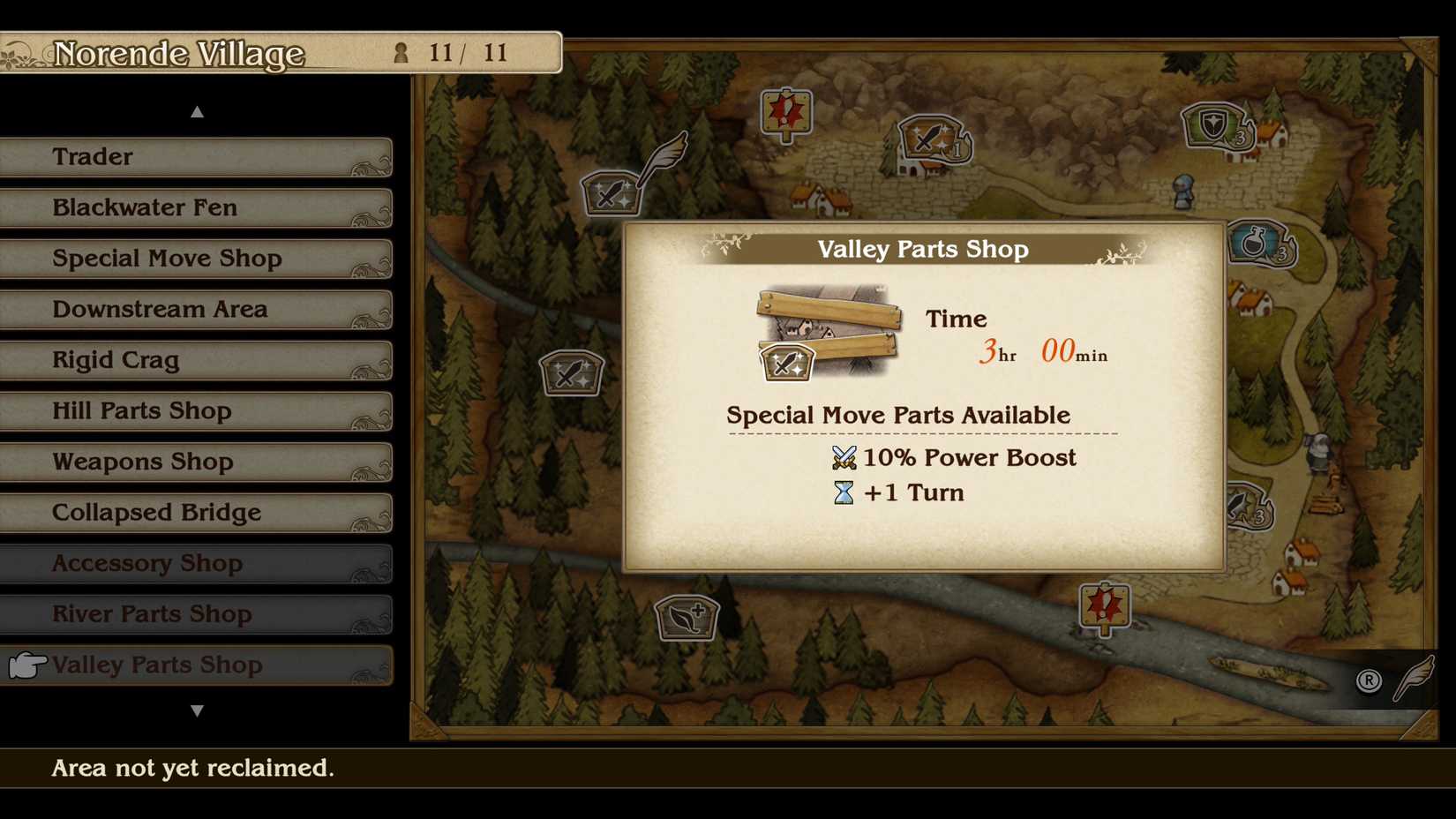This screenshot has width=1456, height=819.
Task: Click the up arrow above the location list
Action: click(198, 111)
